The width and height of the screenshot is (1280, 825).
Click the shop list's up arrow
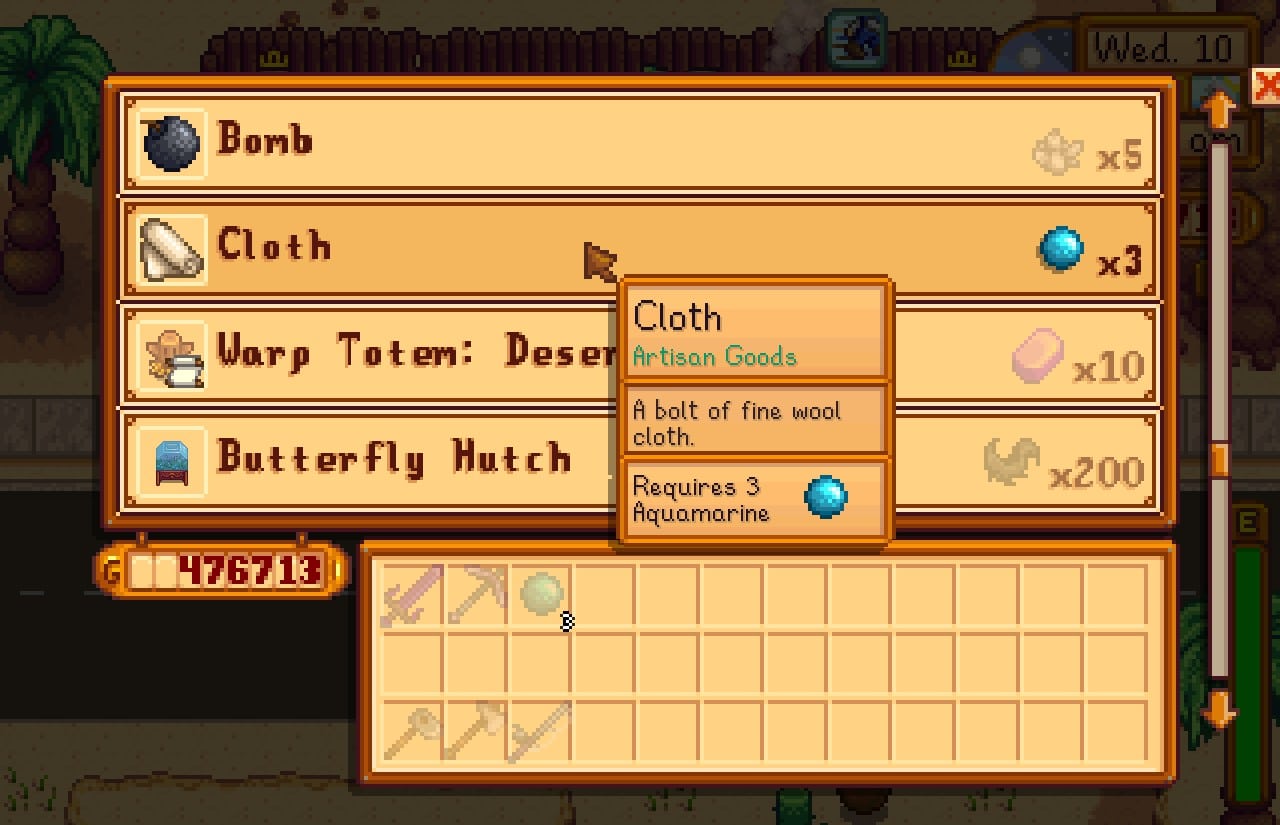tap(1219, 108)
